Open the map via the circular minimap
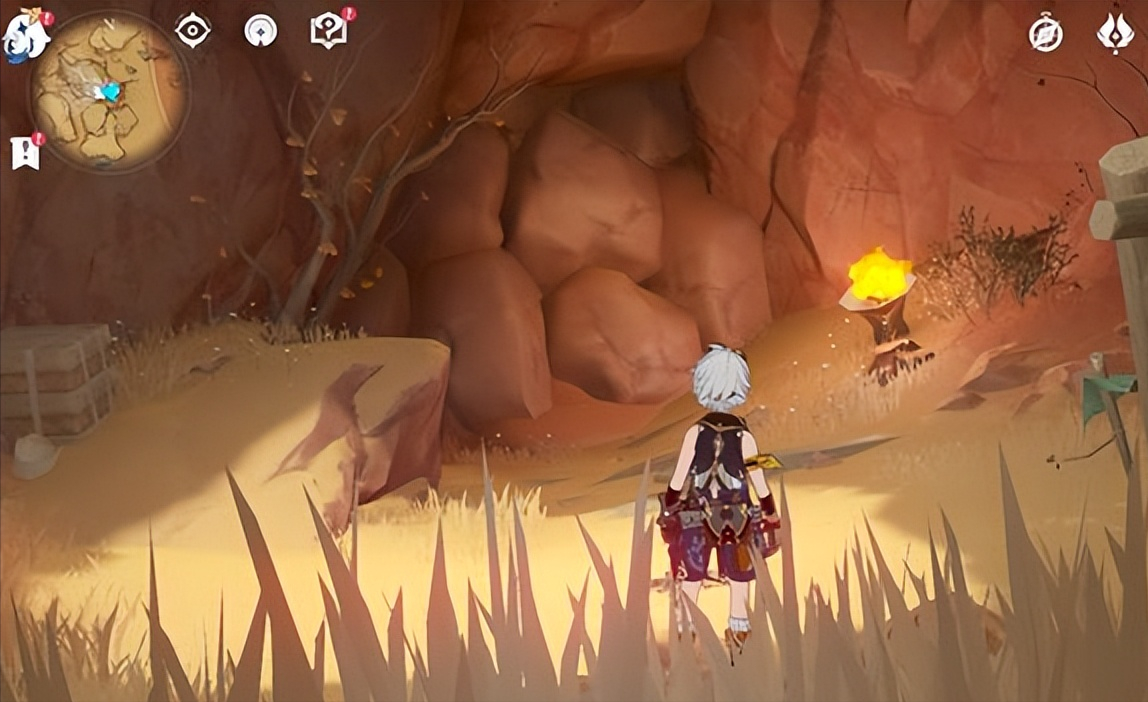1148x702 pixels. (109, 92)
